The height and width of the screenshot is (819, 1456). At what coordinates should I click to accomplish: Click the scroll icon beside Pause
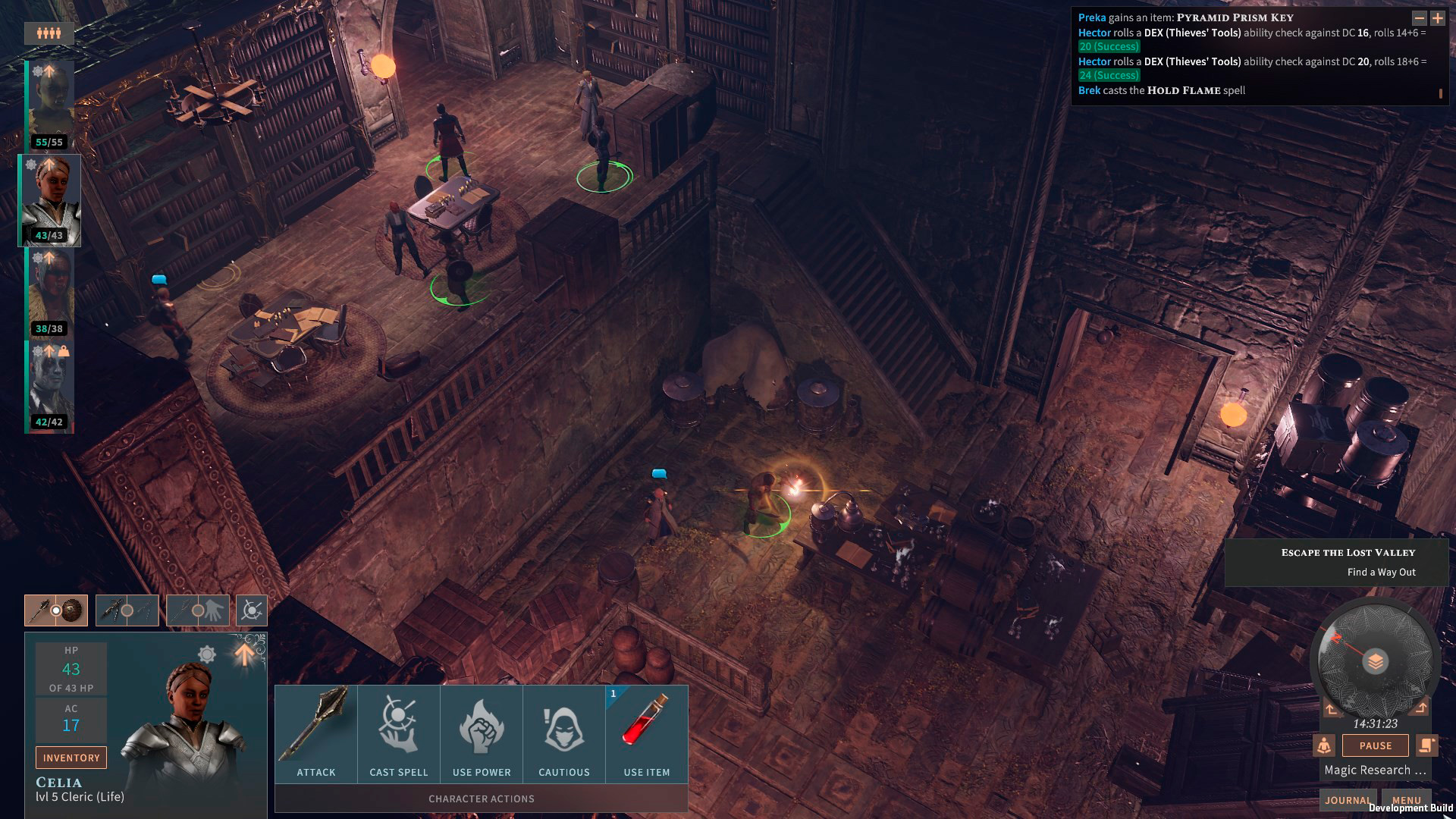click(x=1426, y=745)
